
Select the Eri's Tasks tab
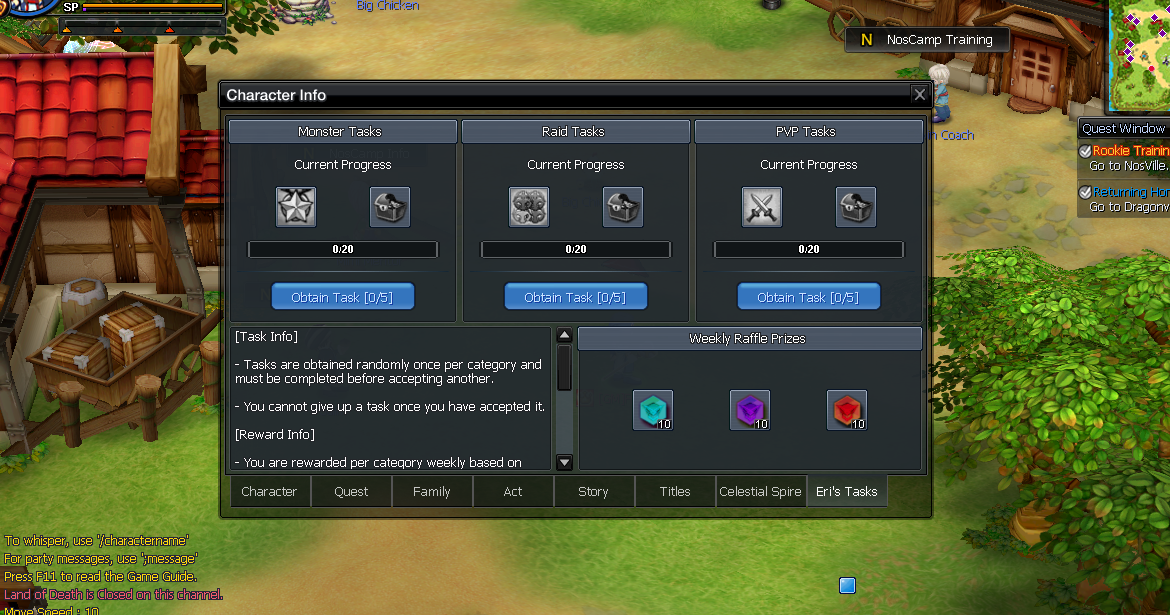(x=846, y=491)
